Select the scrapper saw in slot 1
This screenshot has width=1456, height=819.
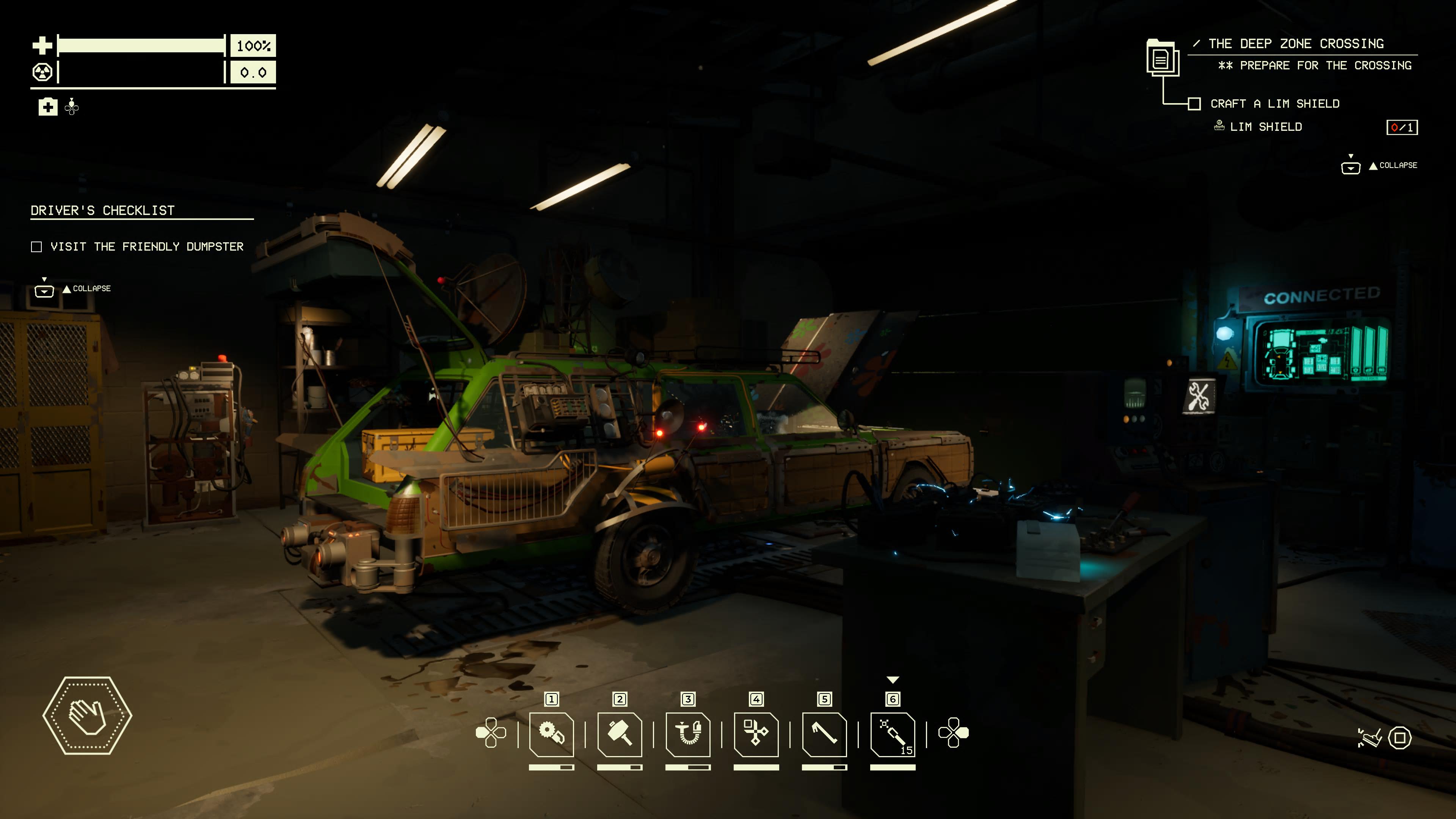tap(551, 734)
